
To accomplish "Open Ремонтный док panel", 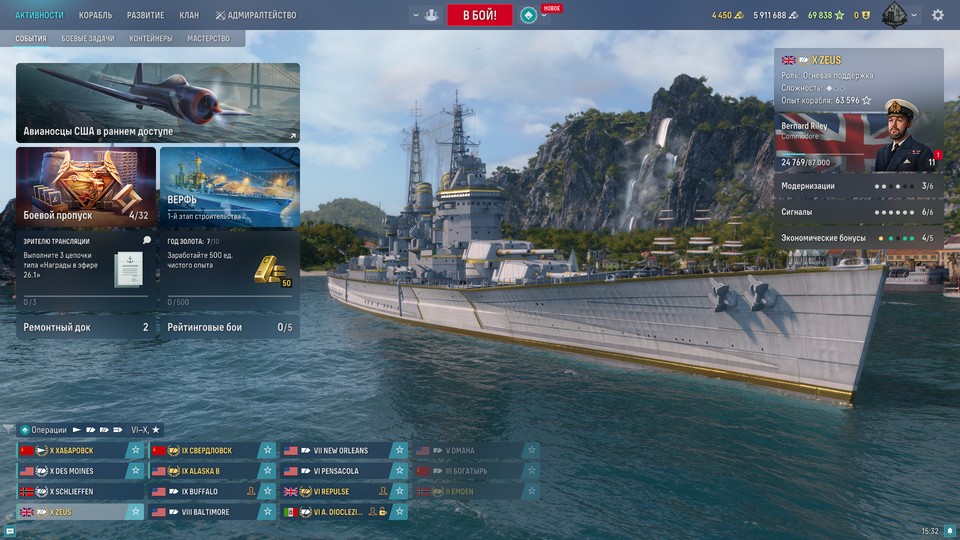I will (86, 327).
